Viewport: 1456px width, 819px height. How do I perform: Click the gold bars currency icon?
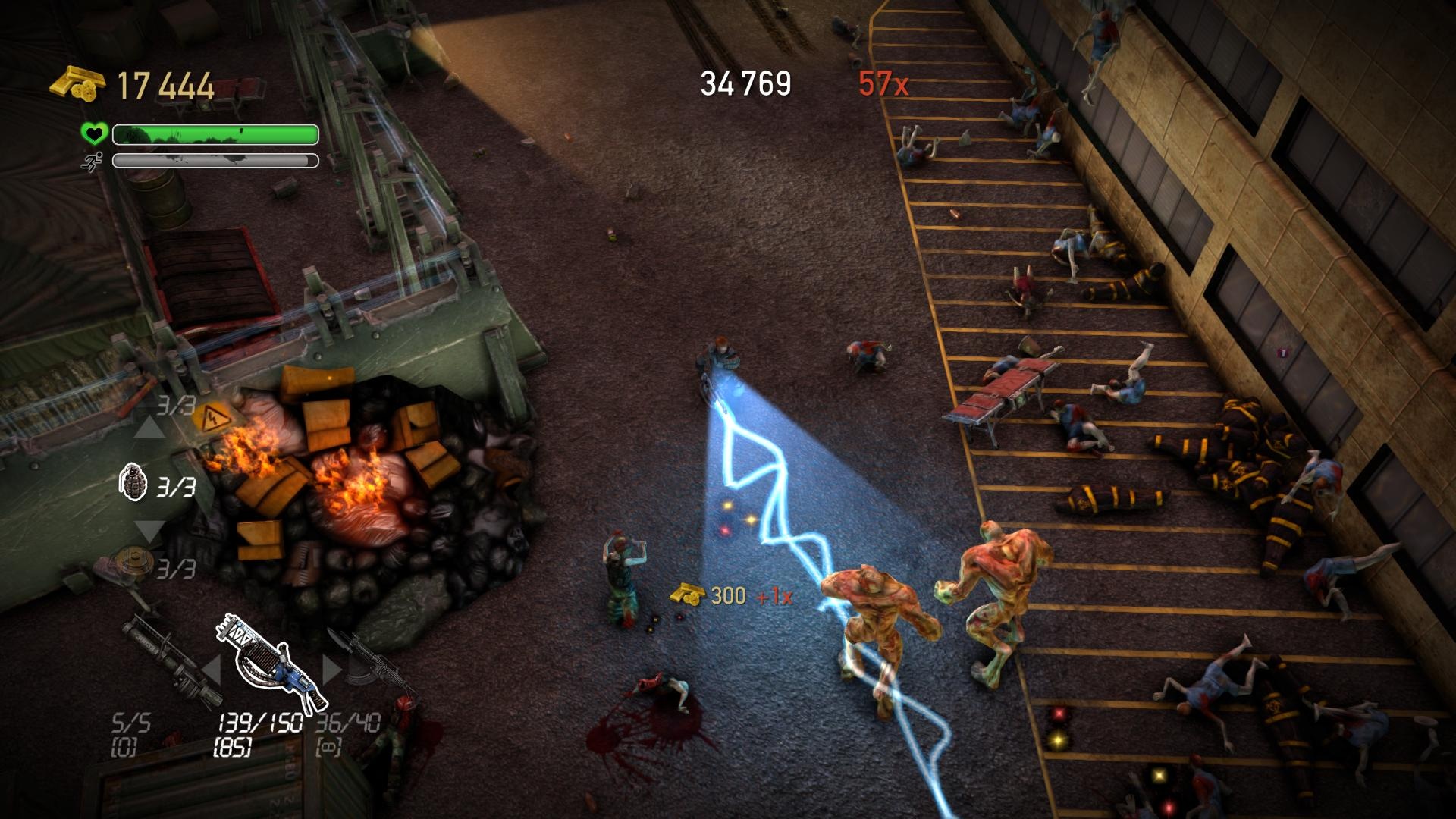pos(78,82)
